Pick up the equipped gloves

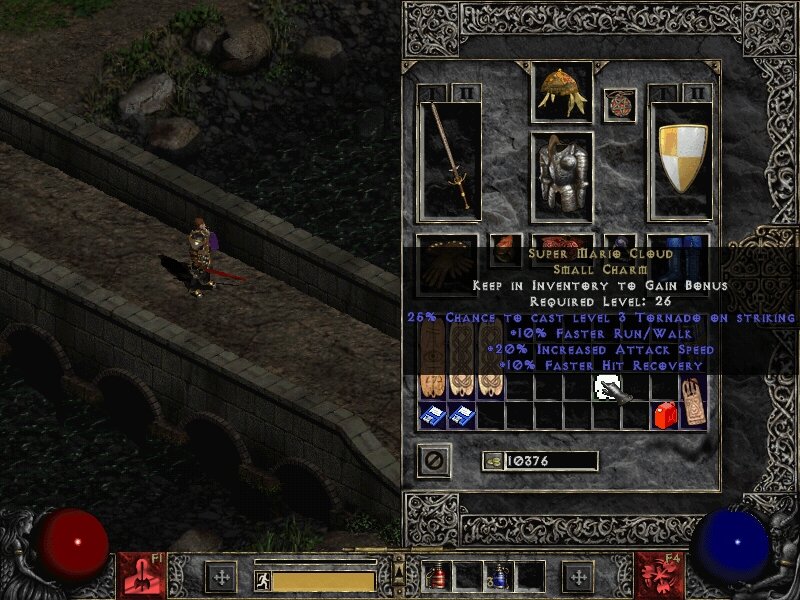pos(449,262)
